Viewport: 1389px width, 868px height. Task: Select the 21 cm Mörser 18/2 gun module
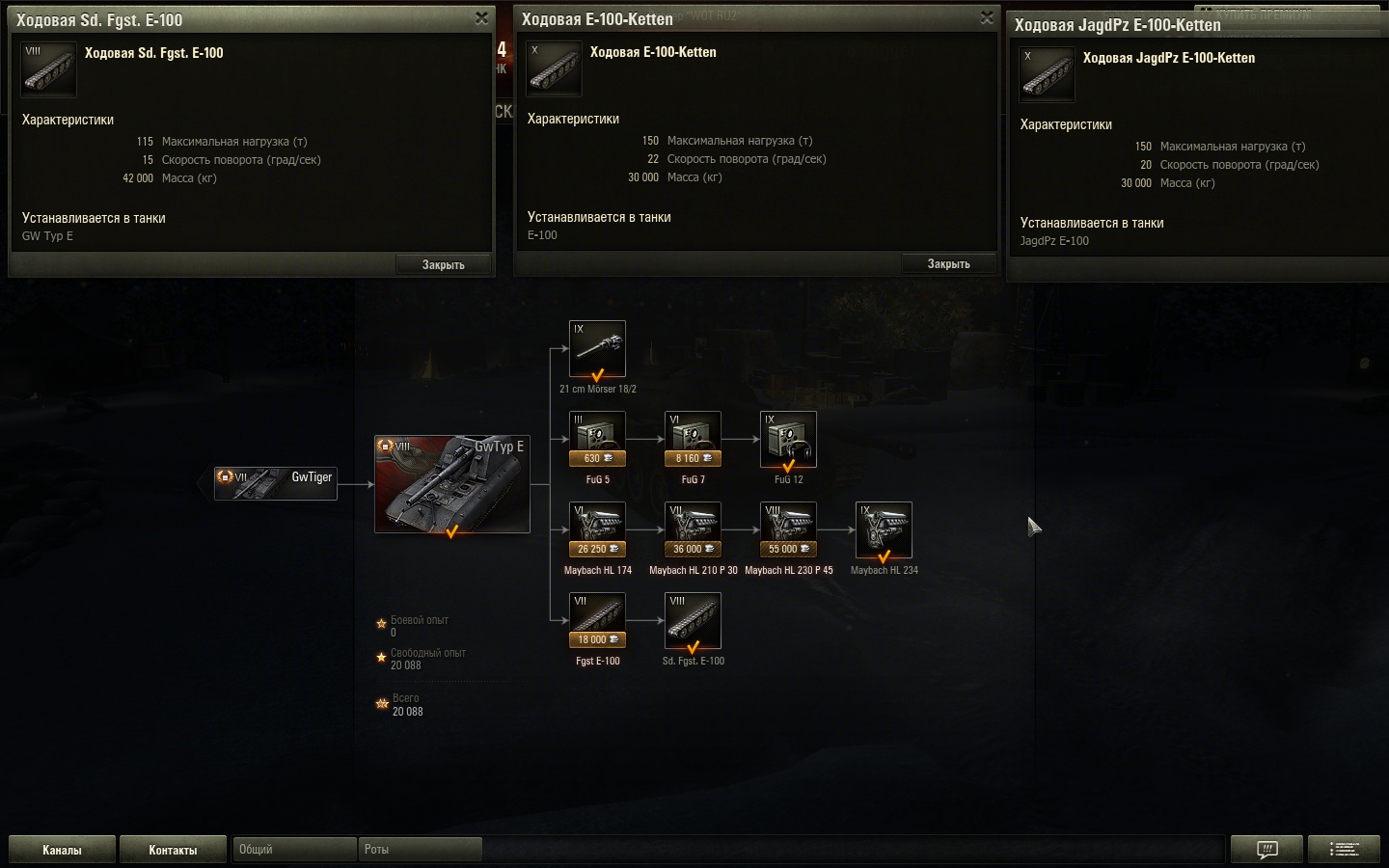(597, 349)
